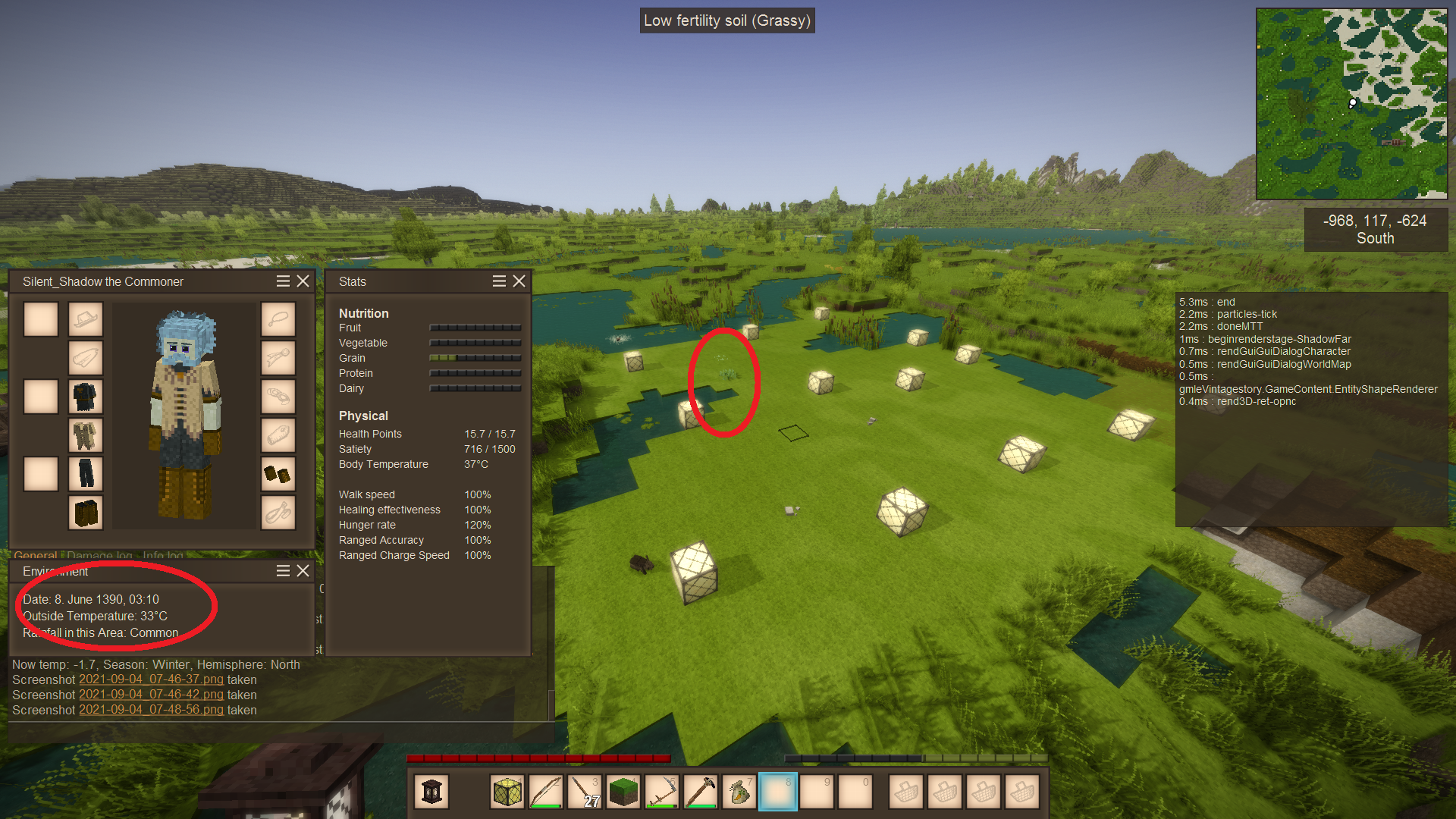Choose the hammer hotbar slot

click(x=701, y=792)
